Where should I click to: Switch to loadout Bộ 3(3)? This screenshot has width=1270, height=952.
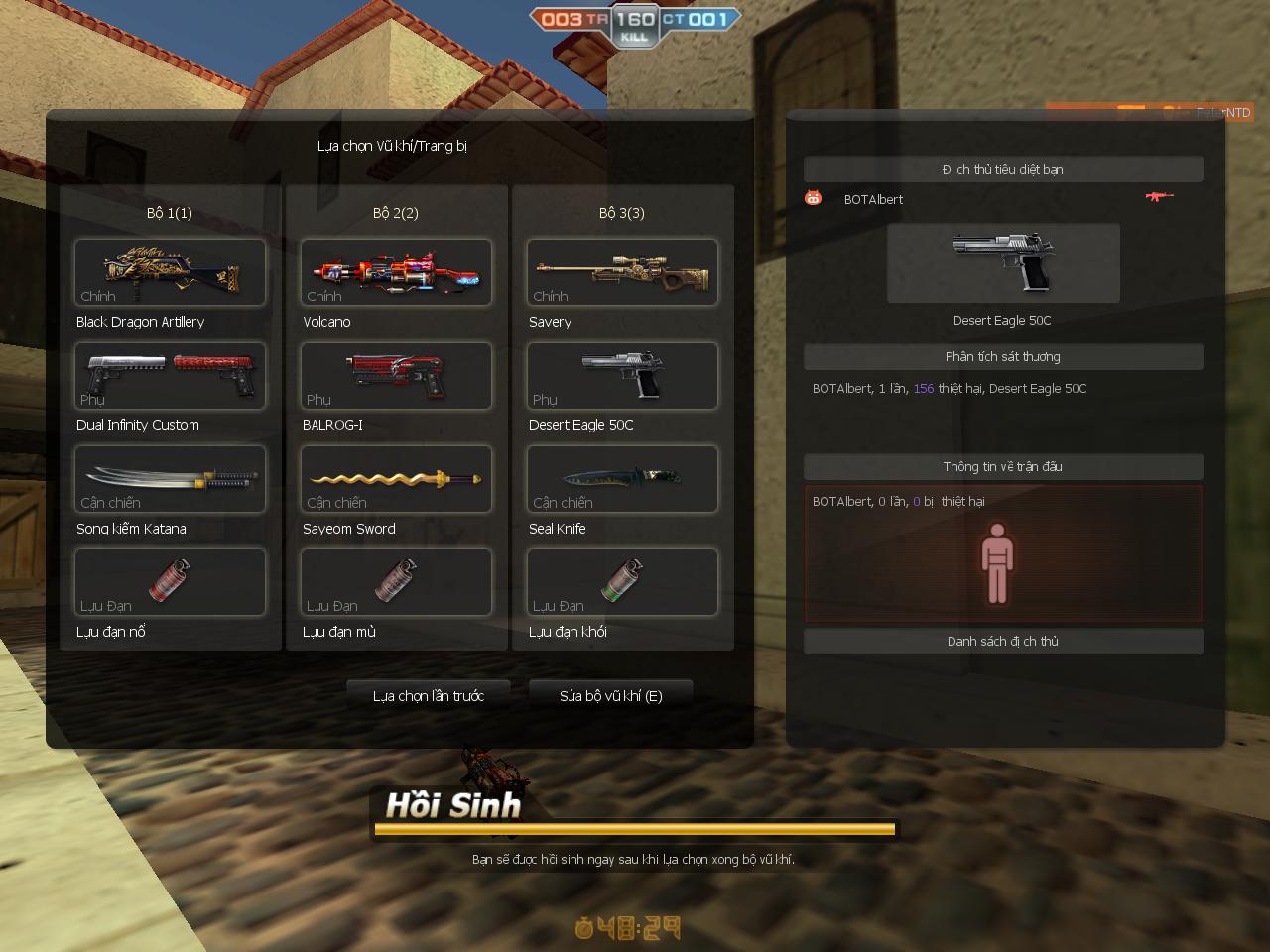(622, 212)
